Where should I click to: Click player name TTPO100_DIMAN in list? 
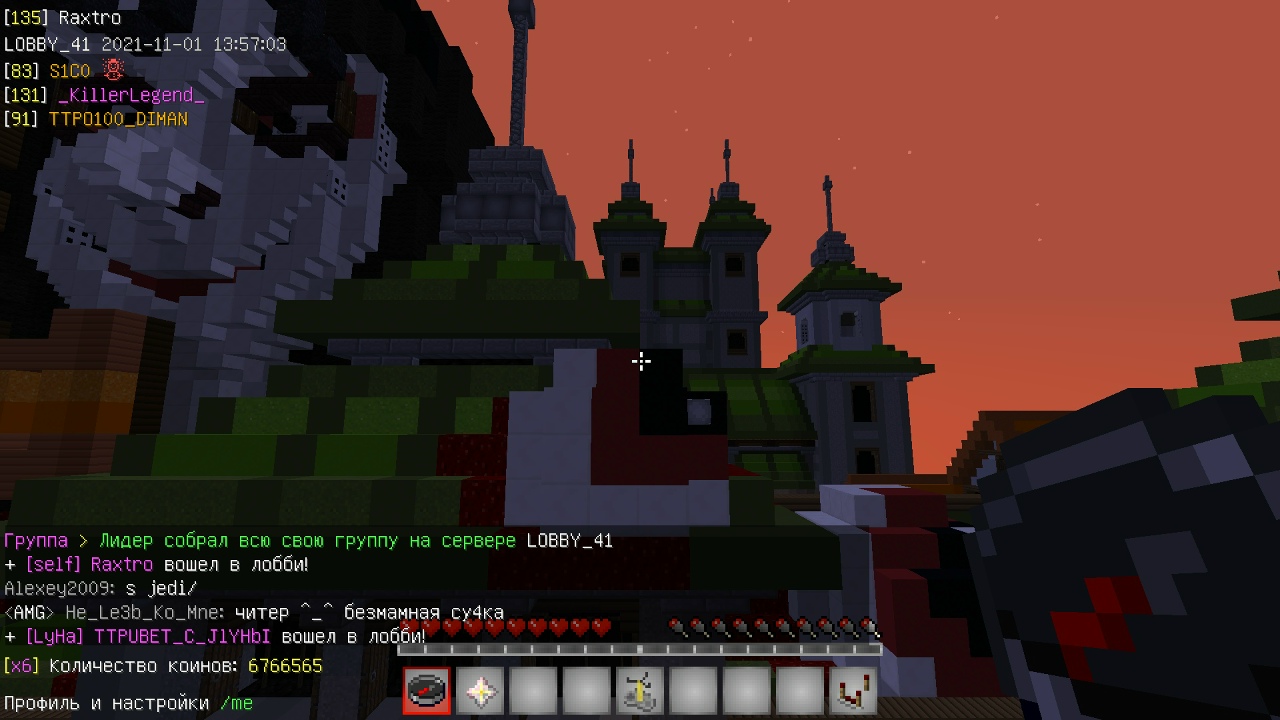coord(118,119)
